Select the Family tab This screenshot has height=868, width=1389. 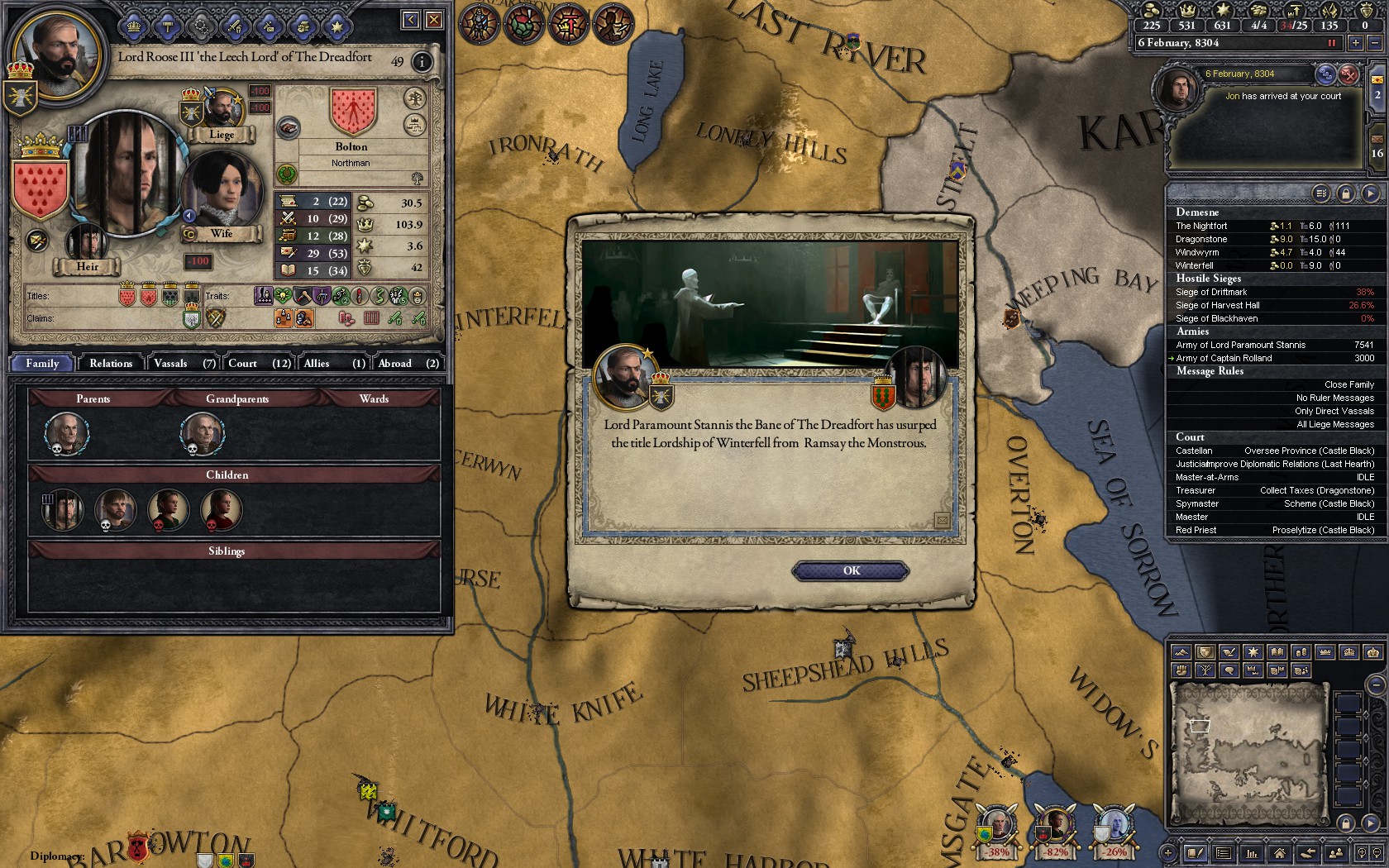[42, 364]
